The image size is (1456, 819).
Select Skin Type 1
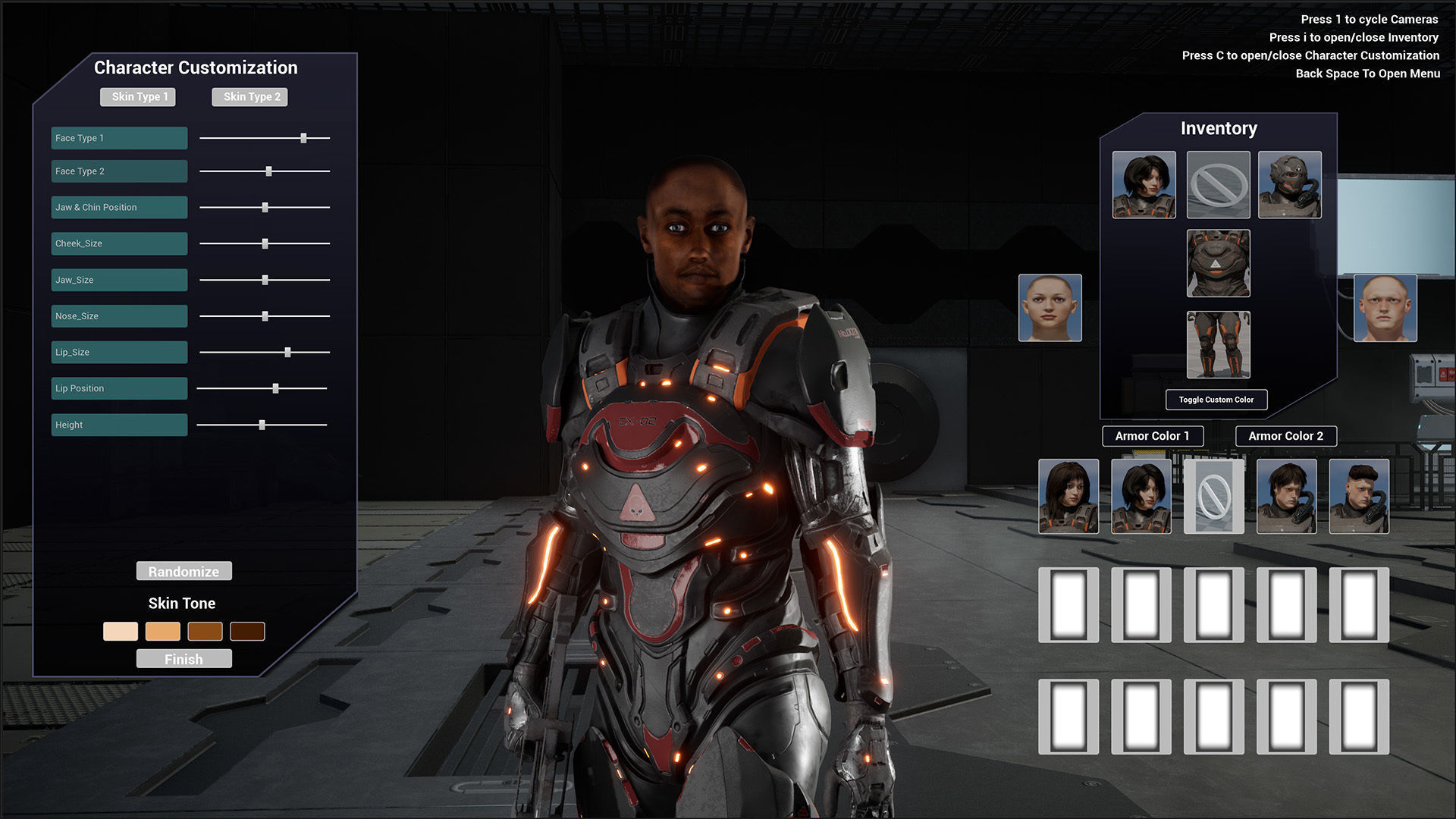[138, 97]
